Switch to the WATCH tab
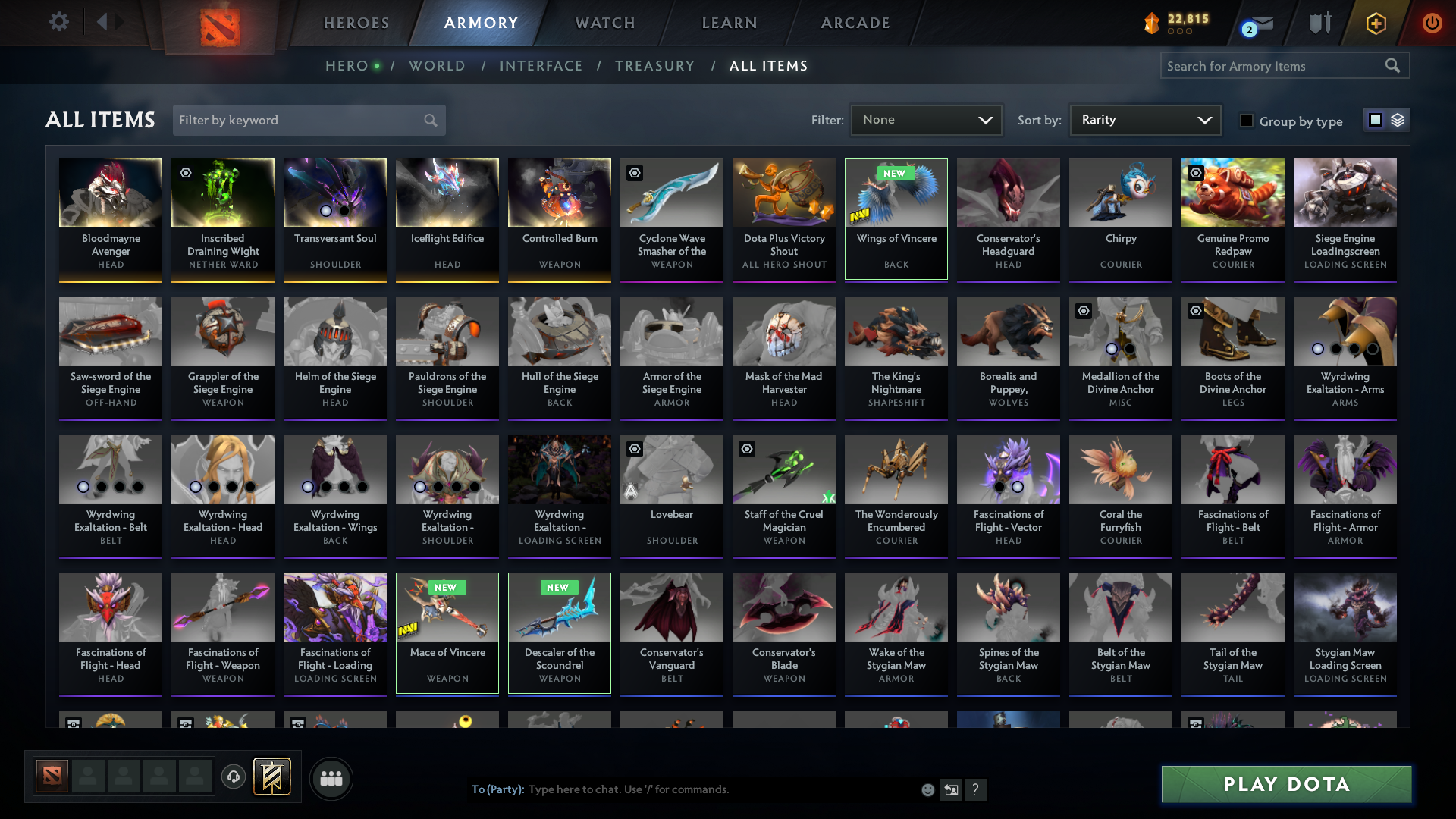 604,23
